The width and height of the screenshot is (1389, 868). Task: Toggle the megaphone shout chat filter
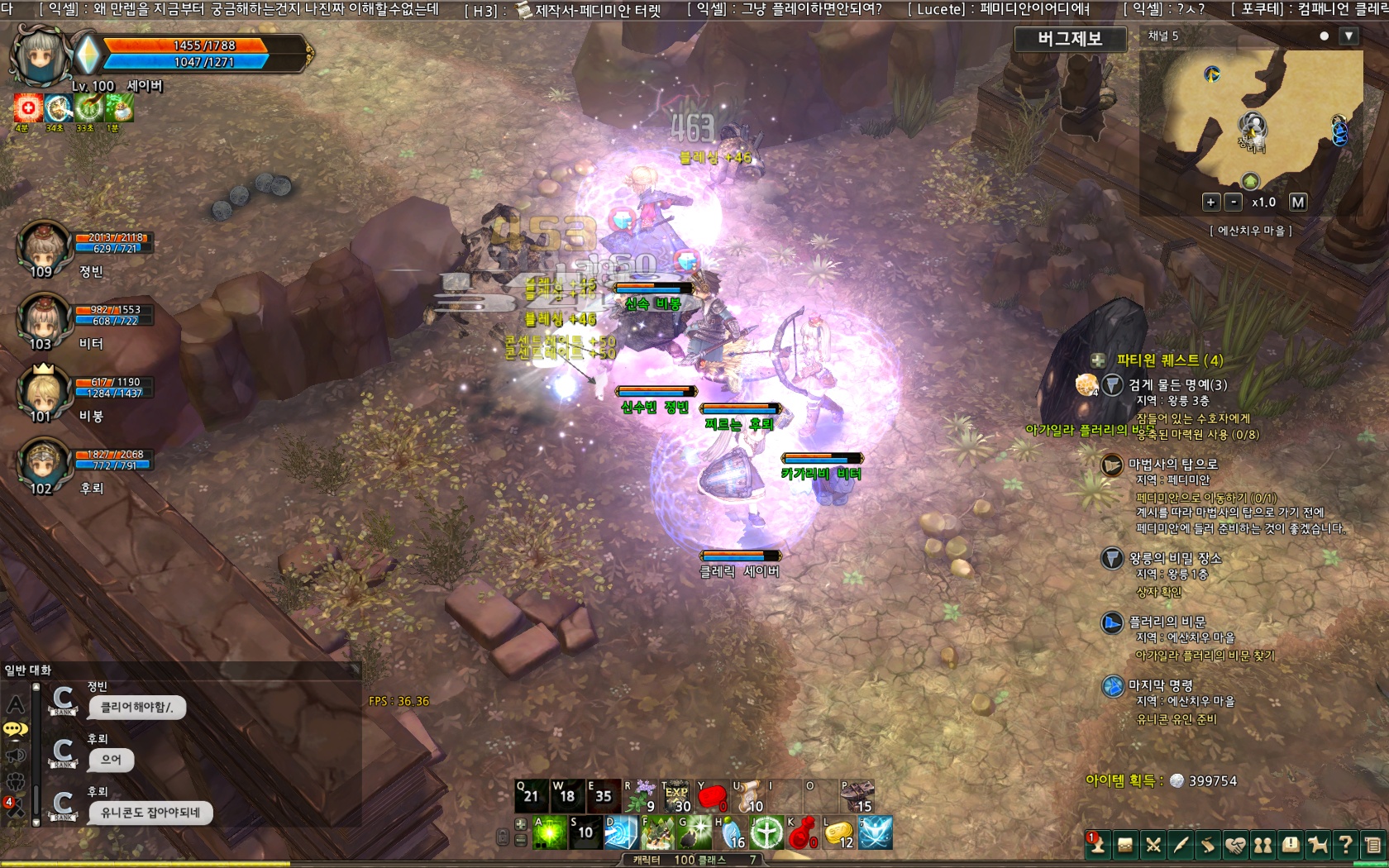coord(16,754)
